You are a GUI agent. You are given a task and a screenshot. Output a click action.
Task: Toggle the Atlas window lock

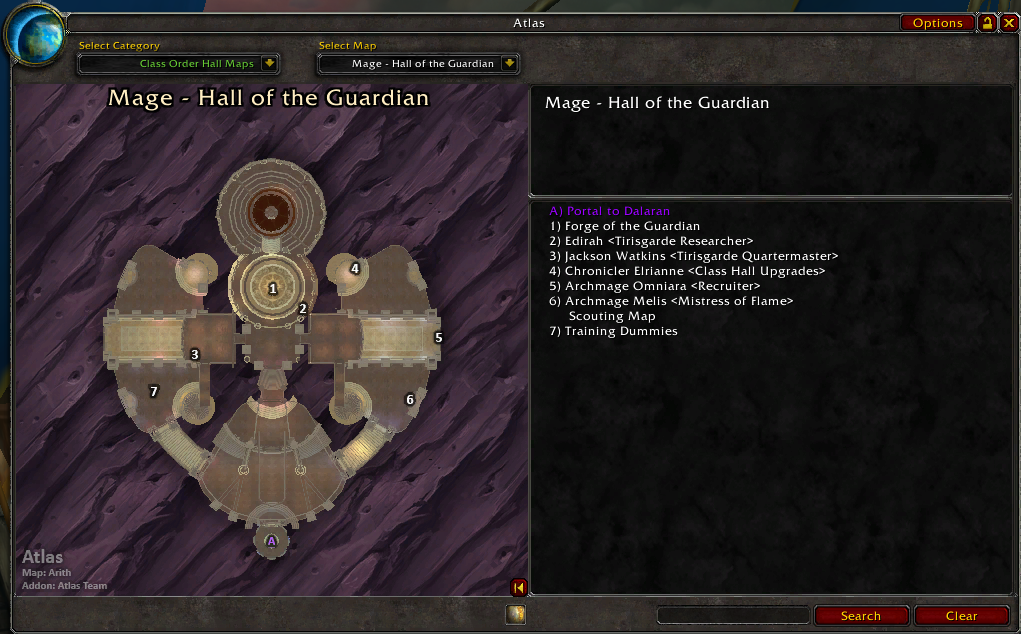988,23
